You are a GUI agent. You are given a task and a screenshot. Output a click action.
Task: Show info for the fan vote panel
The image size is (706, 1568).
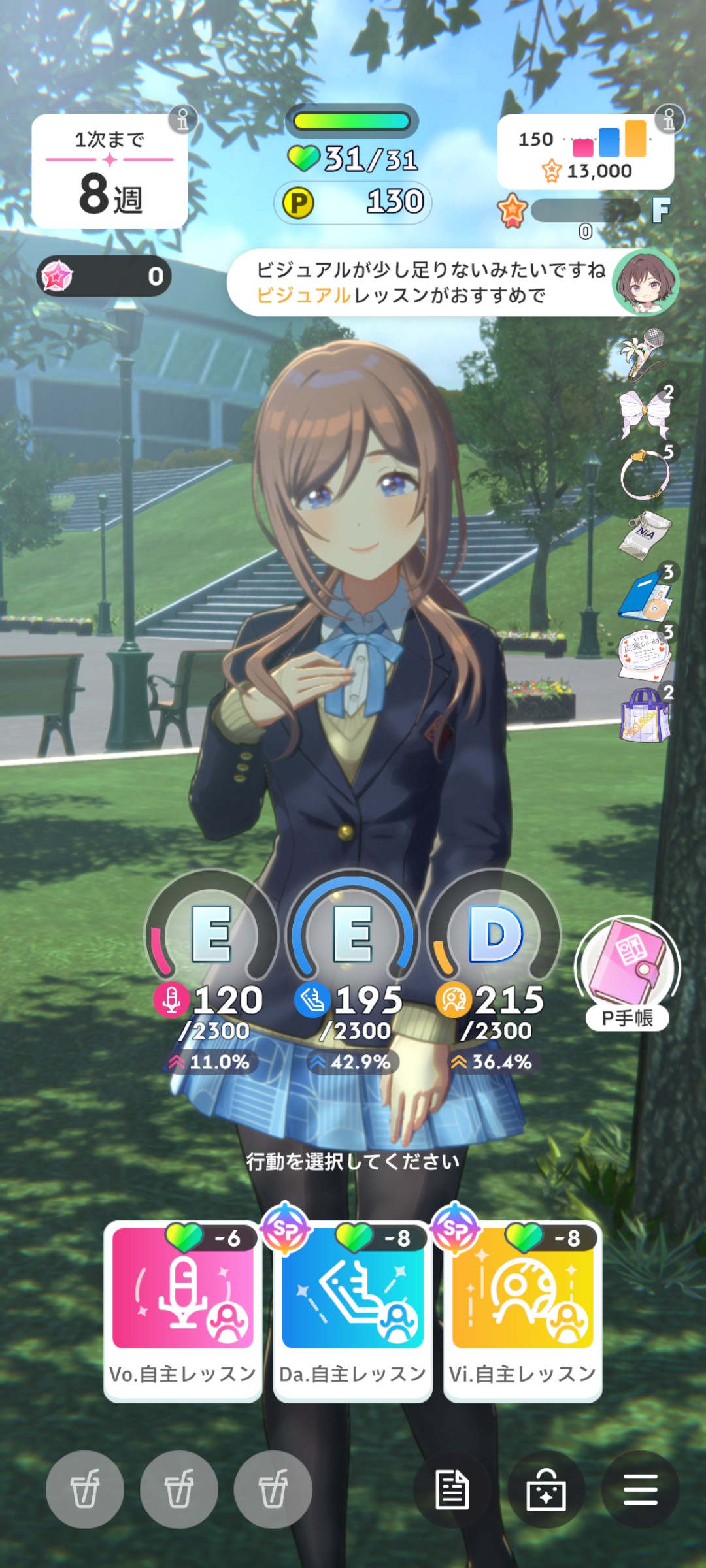tap(669, 120)
